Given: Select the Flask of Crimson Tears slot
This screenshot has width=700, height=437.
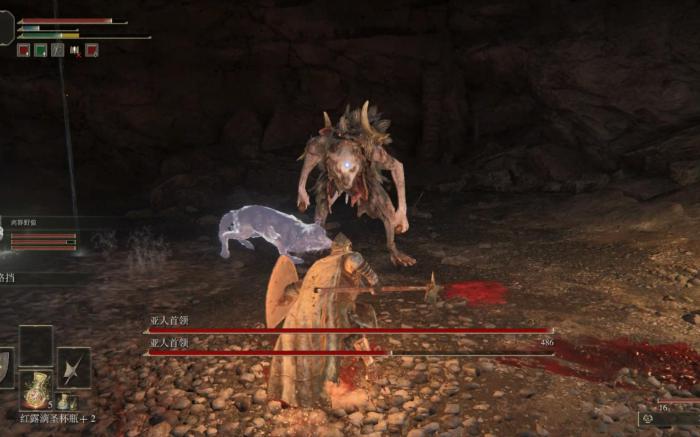Looking at the screenshot, I should (x=37, y=389).
